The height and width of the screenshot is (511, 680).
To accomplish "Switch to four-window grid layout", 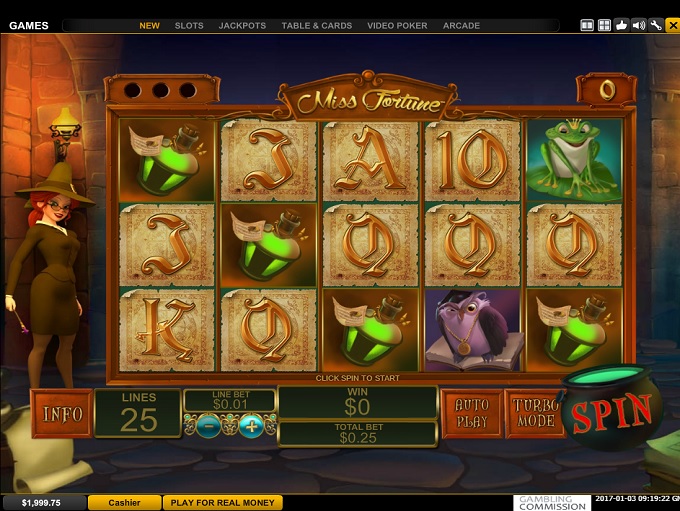I will [604, 25].
